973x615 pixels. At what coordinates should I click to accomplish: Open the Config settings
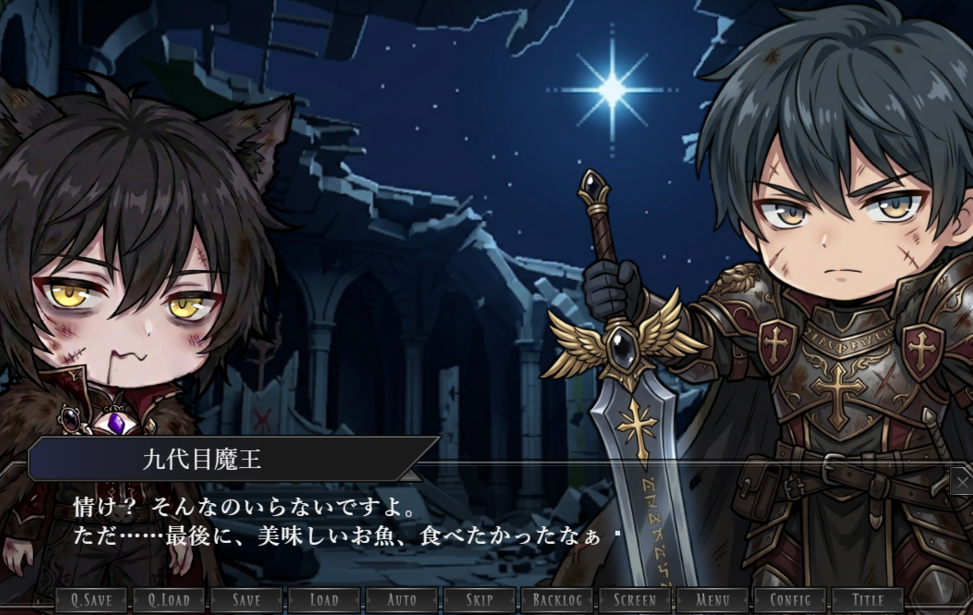(790, 601)
